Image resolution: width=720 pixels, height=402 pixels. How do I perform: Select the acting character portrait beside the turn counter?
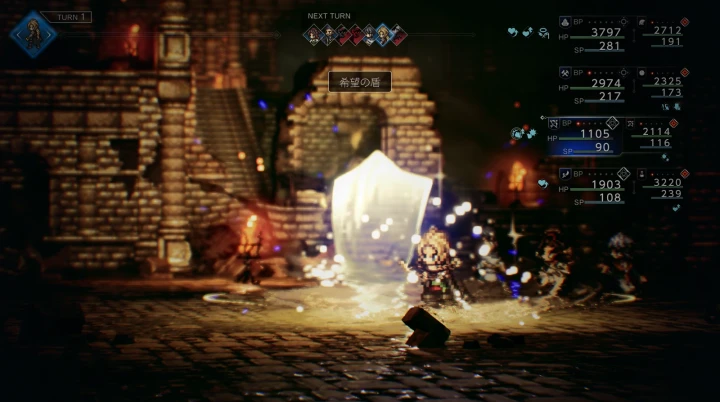[33, 33]
